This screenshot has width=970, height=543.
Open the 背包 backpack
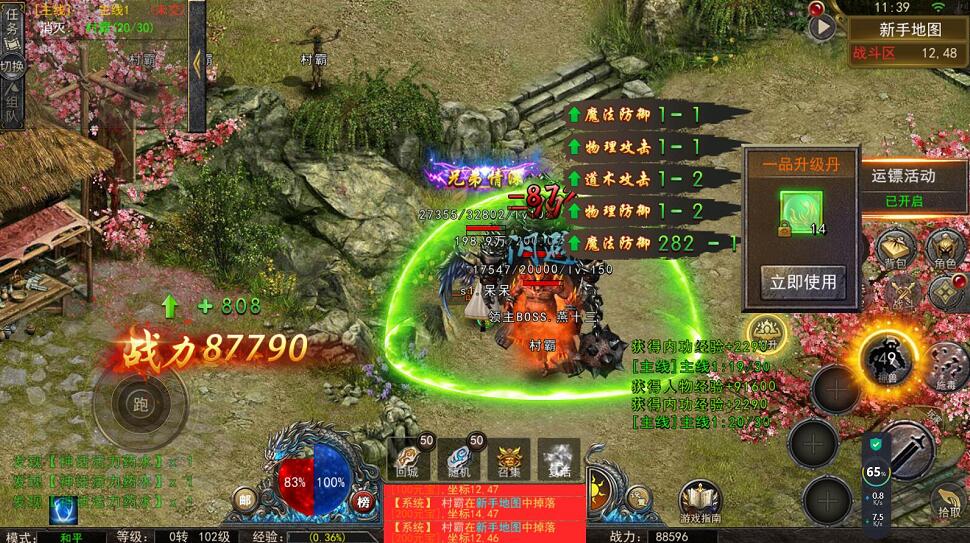tap(893, 250)
